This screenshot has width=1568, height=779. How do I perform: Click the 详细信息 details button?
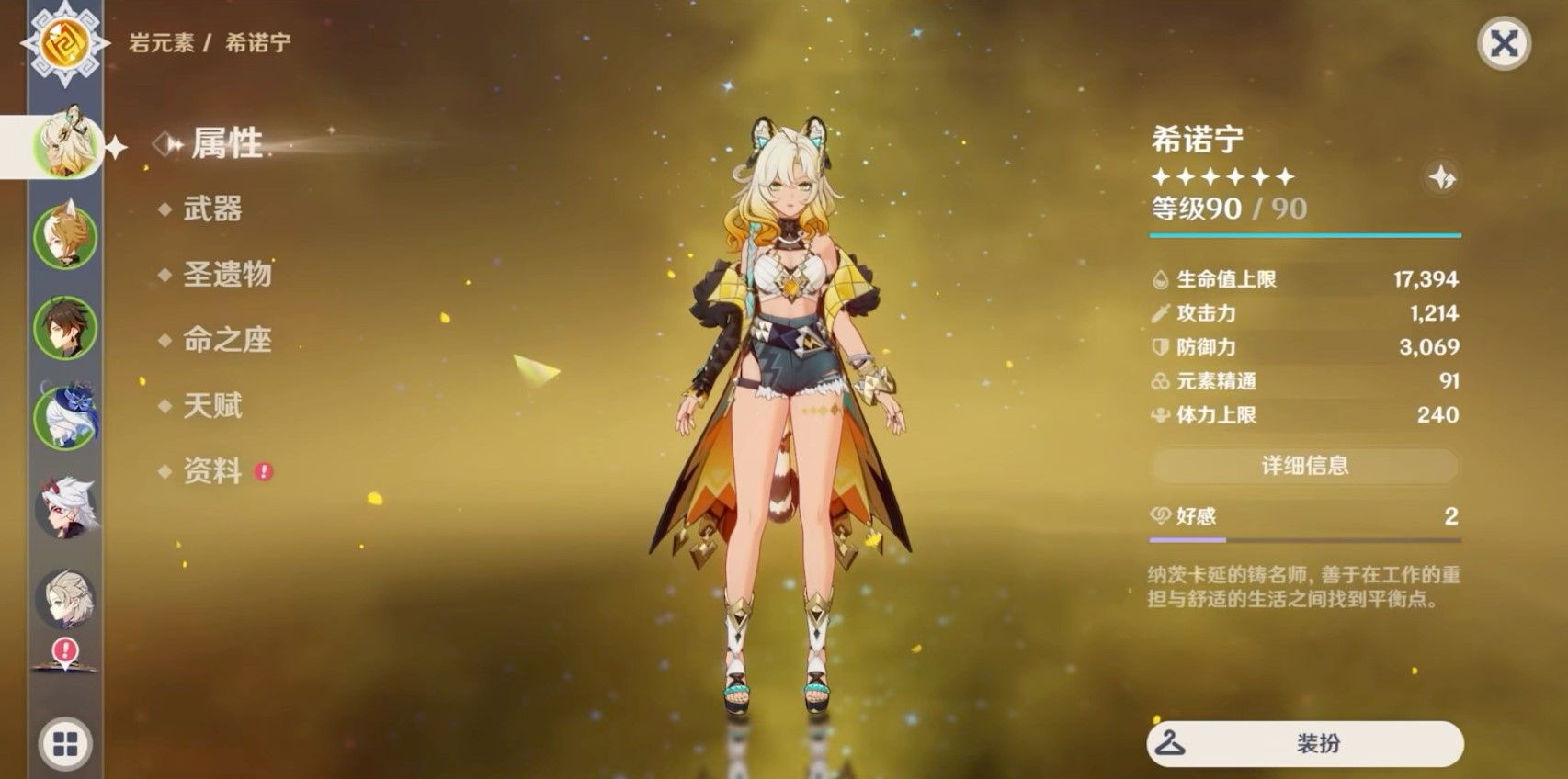click(x=1304, y=466)
